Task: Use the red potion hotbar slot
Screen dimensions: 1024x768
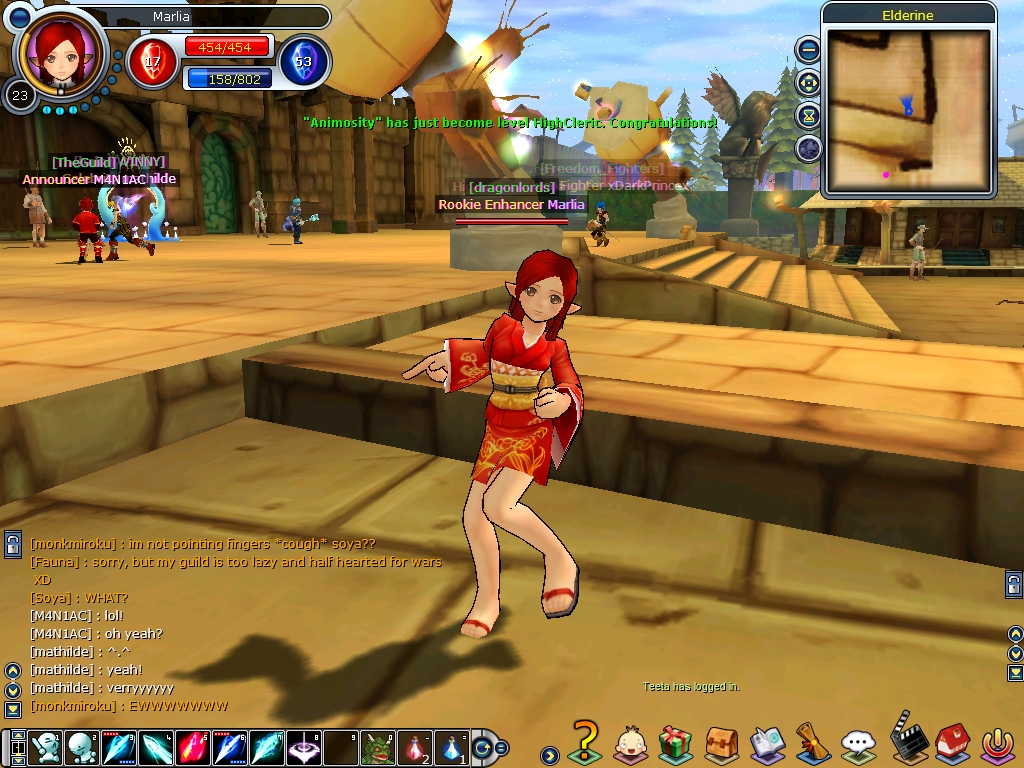Action: (x=415, y=748)
